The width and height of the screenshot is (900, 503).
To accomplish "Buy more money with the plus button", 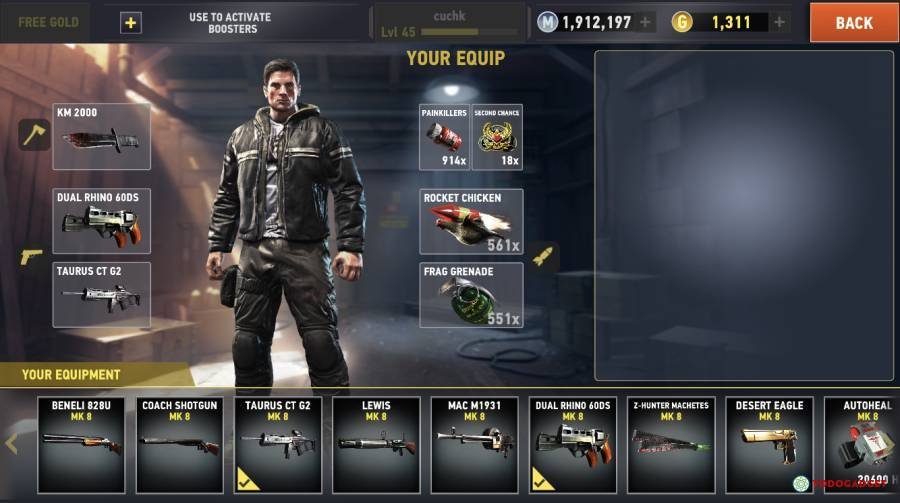I will (x=646, y=22).
